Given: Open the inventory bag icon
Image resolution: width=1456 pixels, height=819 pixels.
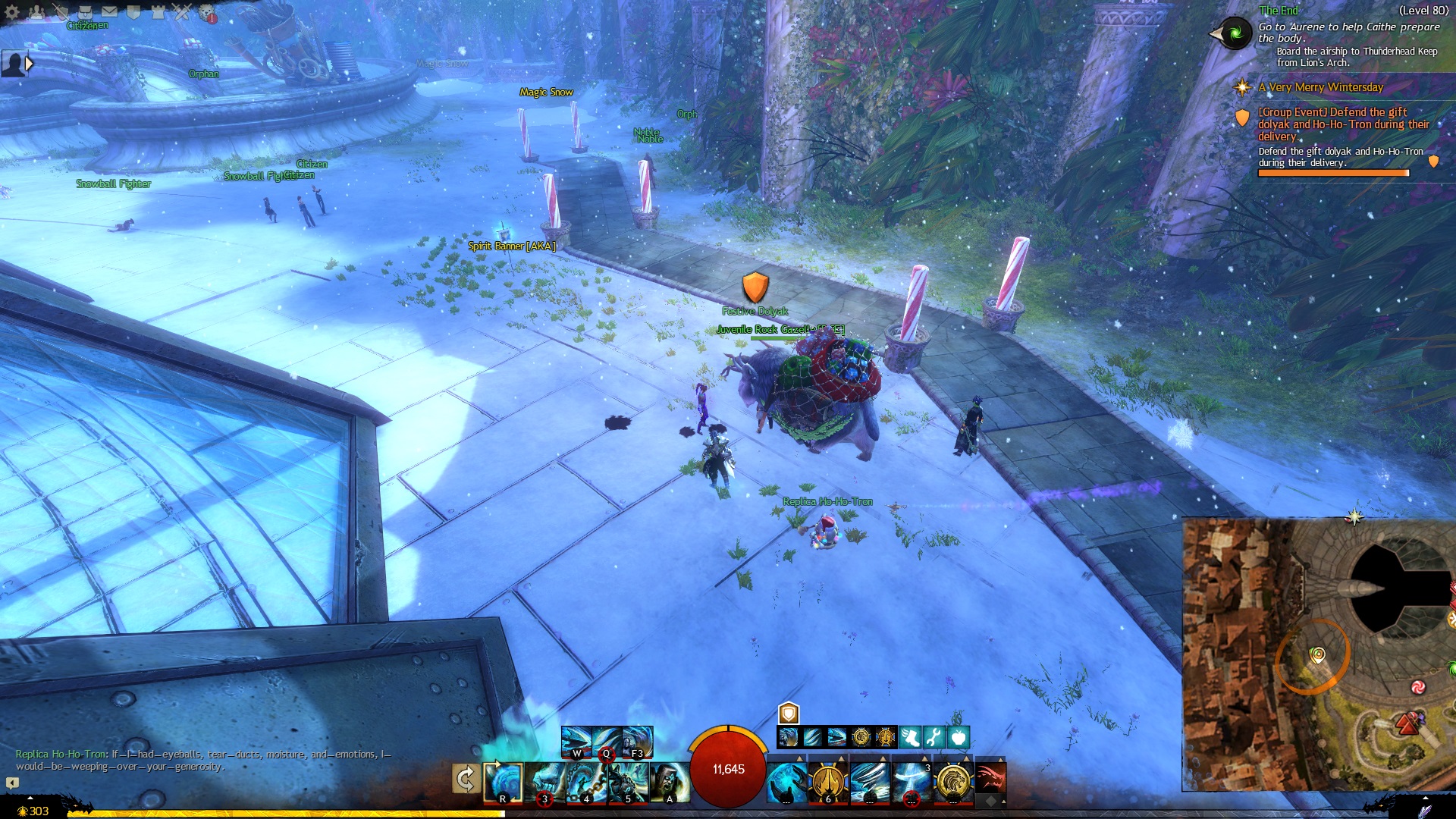Looking at the screenshot, I should pyautogui.click(x=85, y=11).
